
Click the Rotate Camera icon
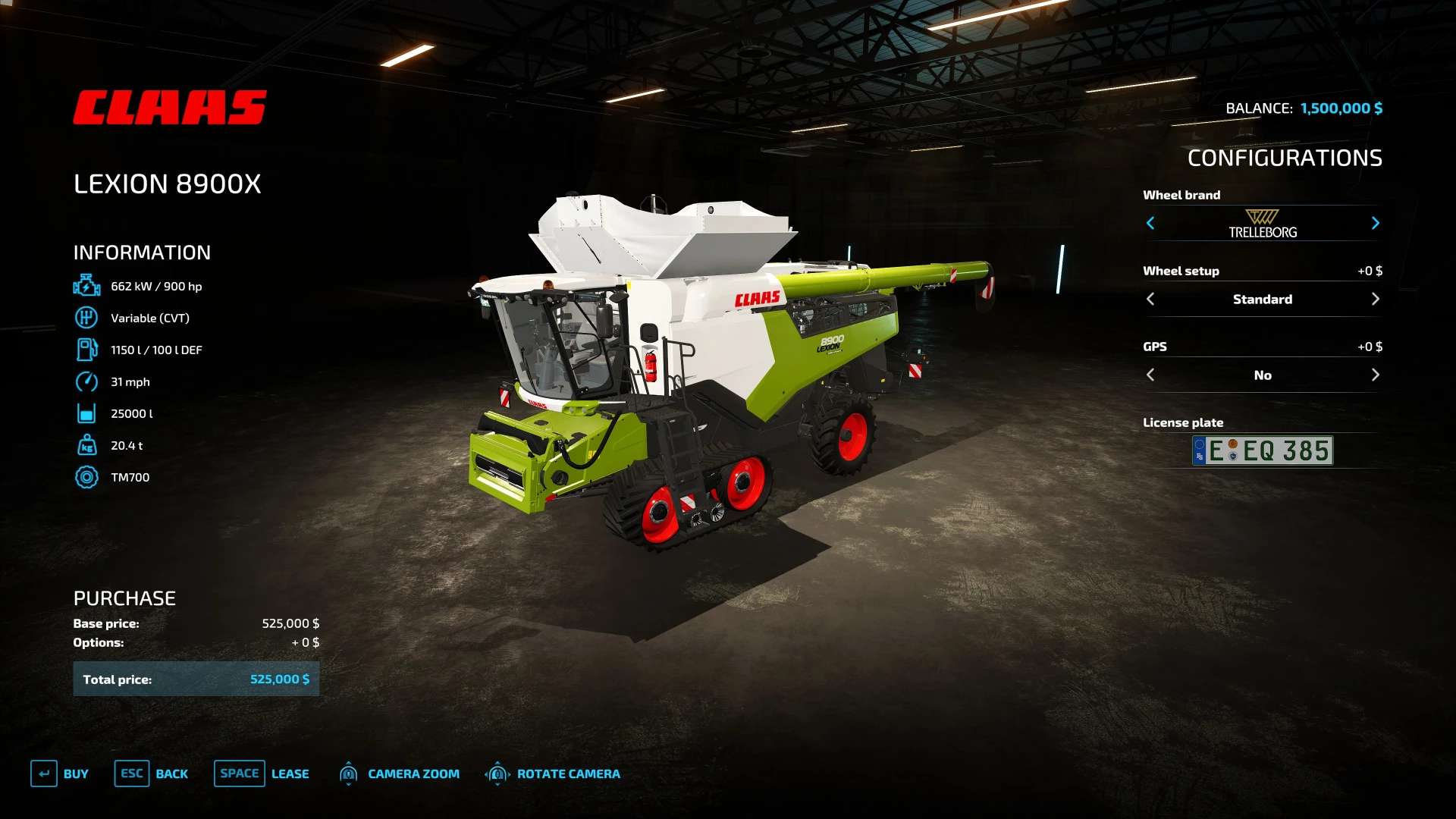[498, 773]
